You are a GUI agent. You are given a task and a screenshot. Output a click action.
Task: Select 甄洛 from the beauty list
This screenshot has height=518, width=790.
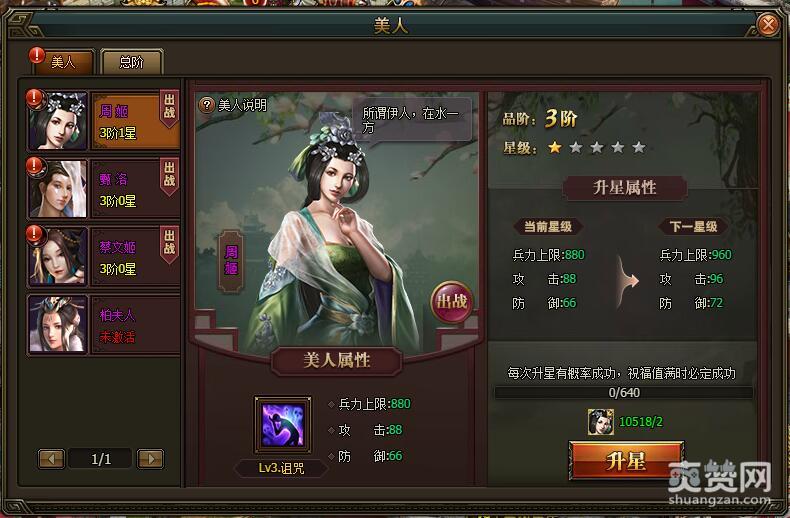point(105,187)
